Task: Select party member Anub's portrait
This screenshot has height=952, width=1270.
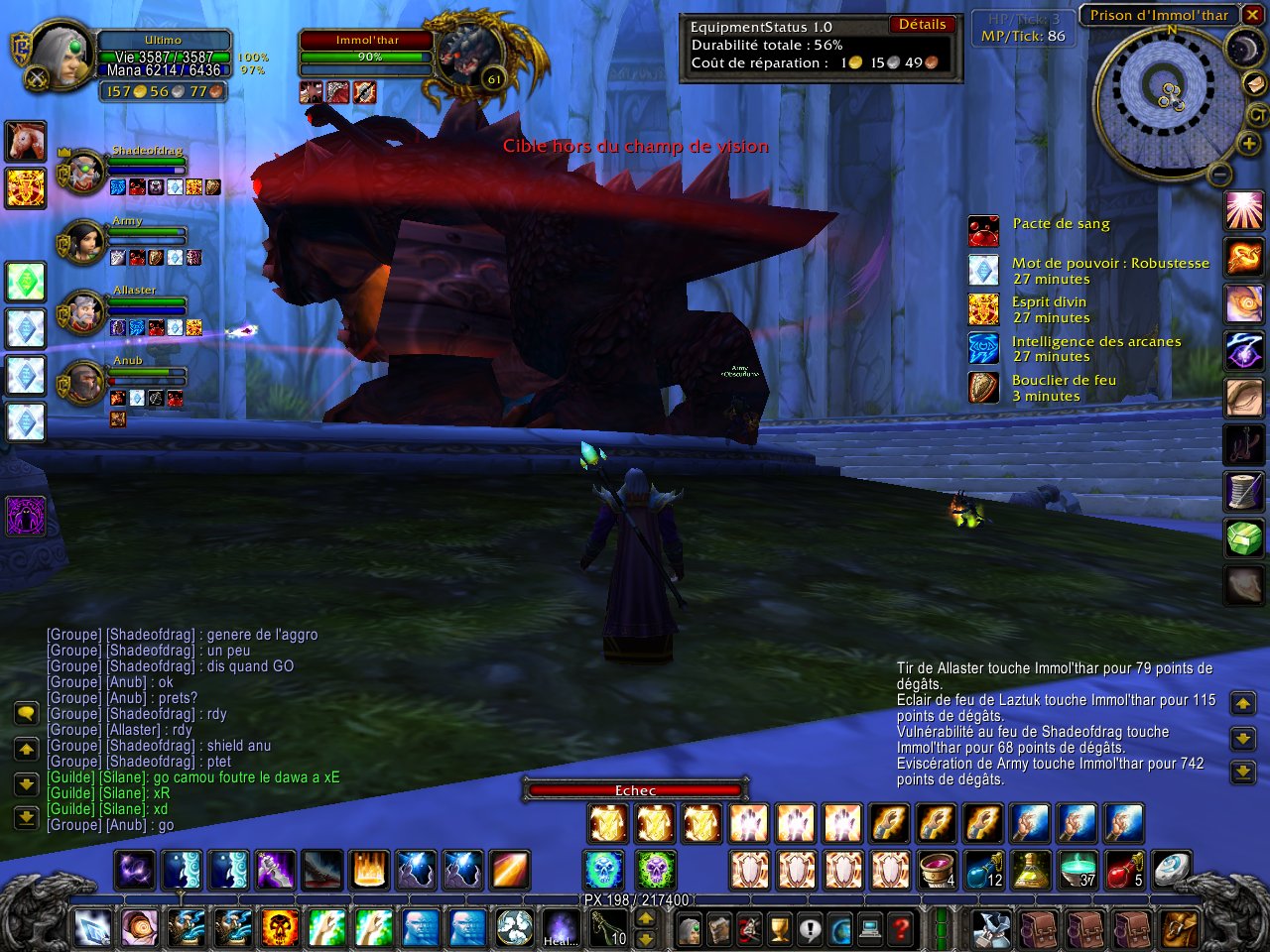Action: [x=82, y=383]
